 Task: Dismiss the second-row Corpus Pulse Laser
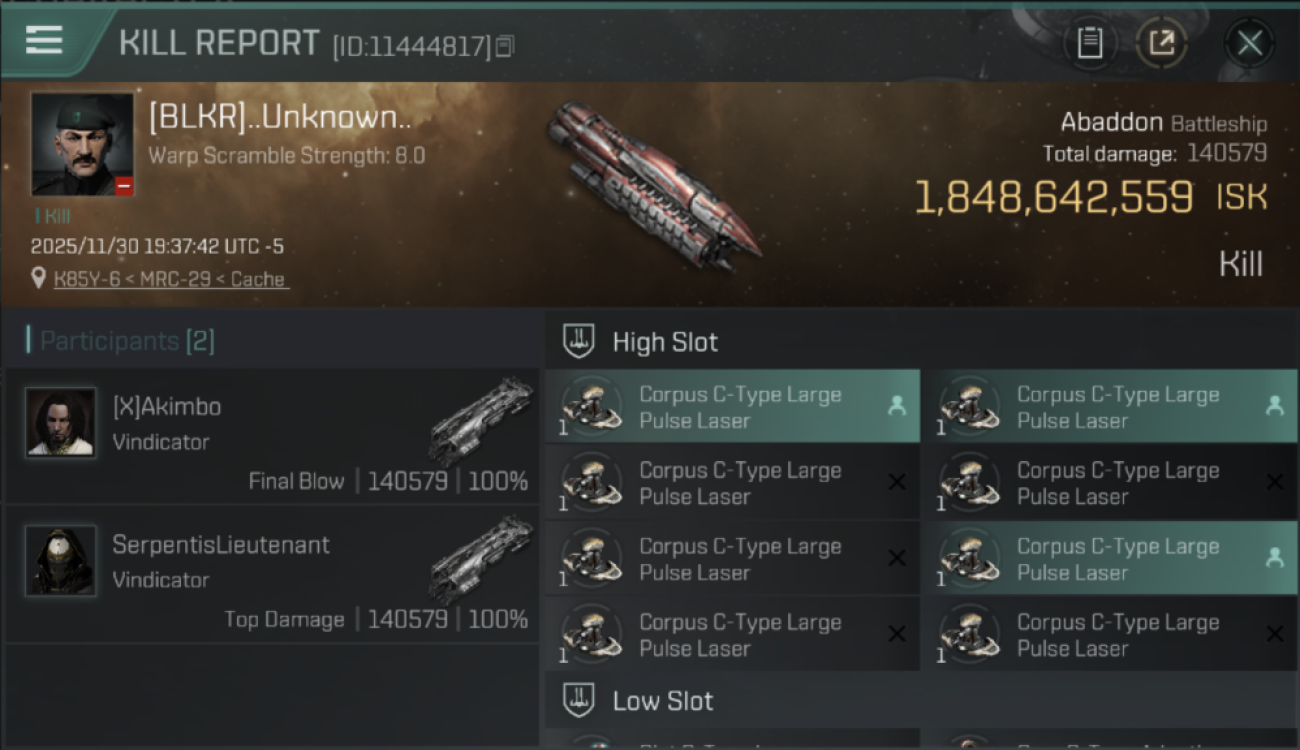[x=897, y=482]
